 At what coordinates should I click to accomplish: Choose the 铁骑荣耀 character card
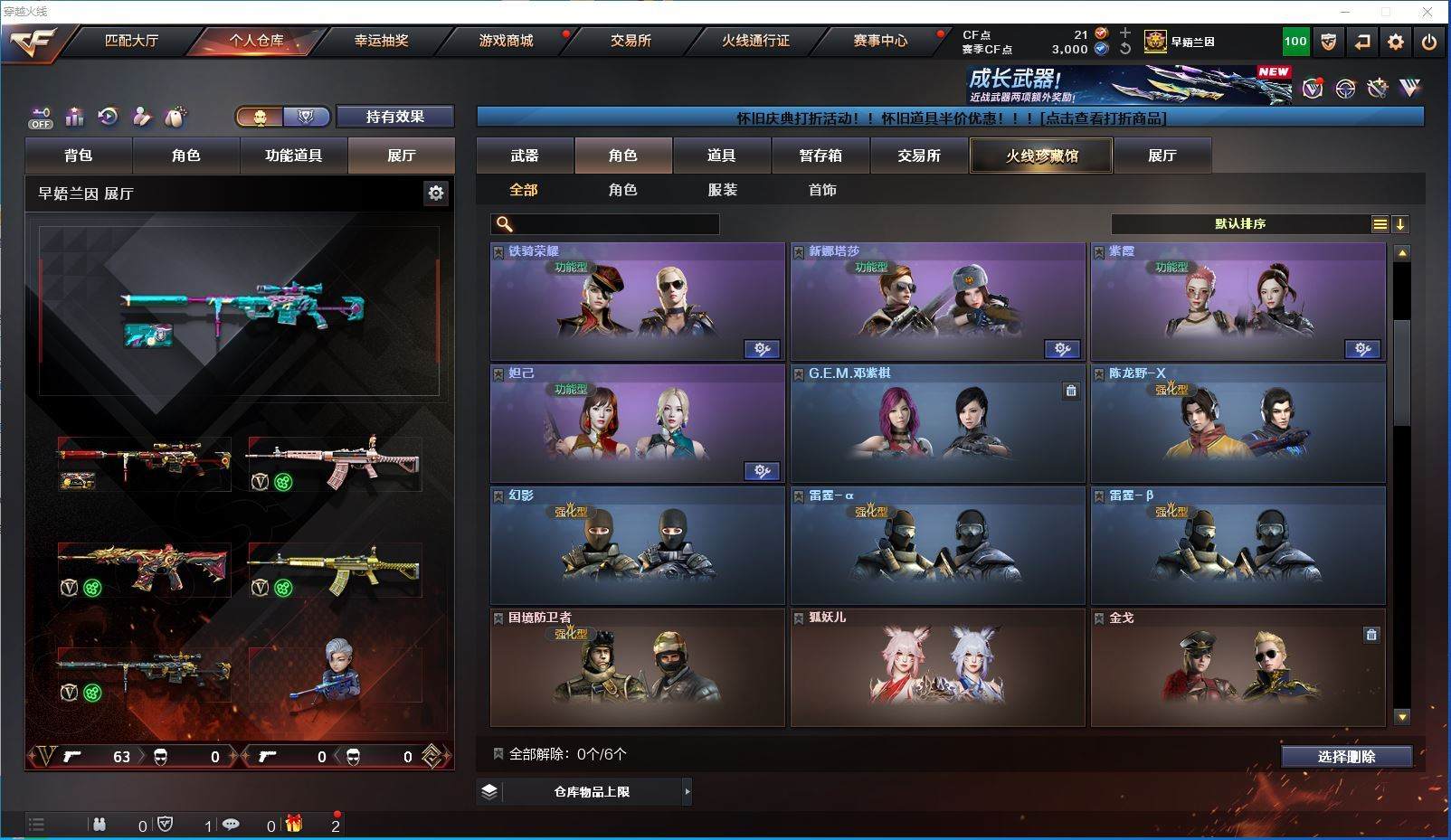point(637,301)
